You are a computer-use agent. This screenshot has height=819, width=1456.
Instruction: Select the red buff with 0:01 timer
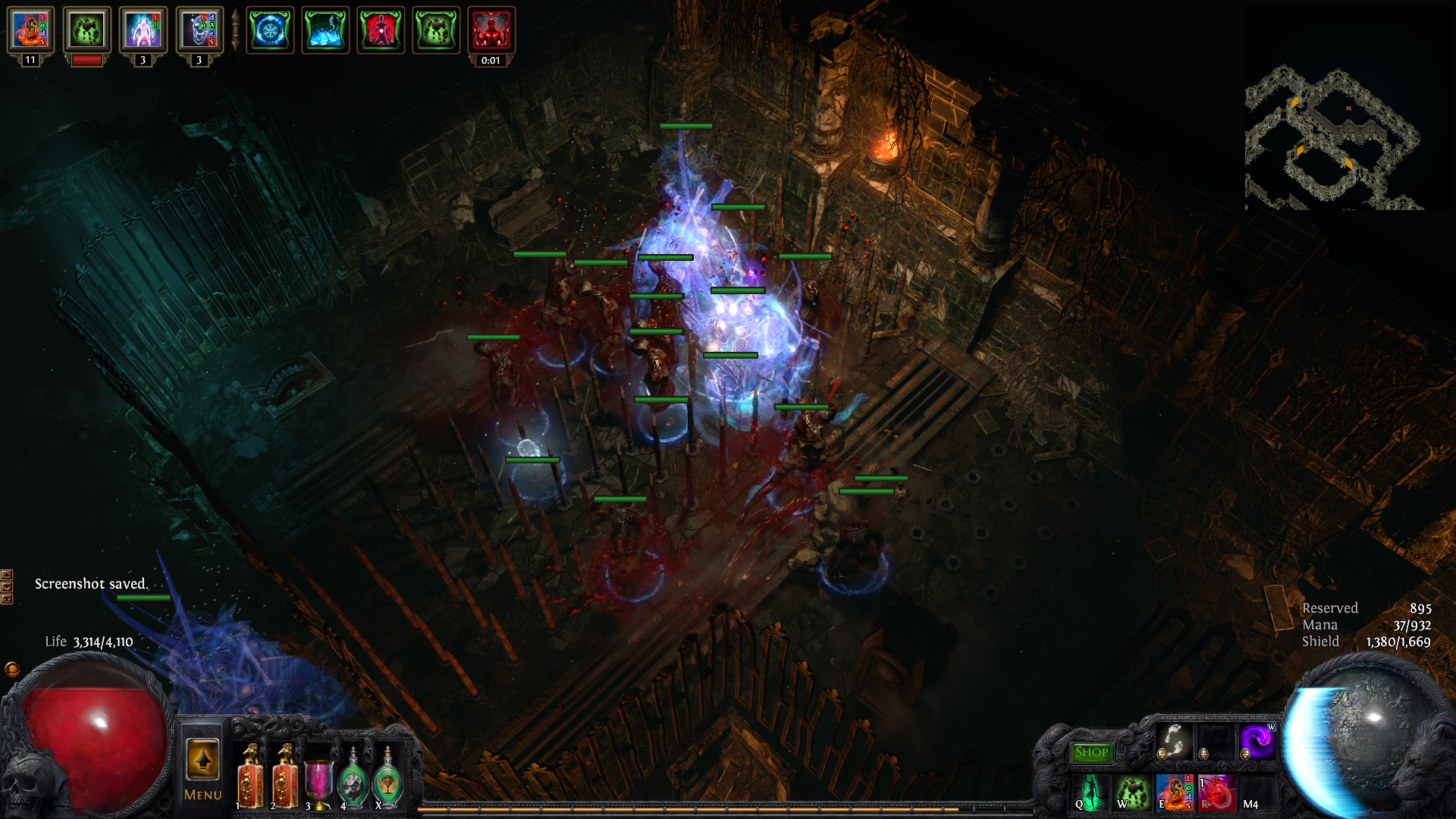click(x=491, y=30)
